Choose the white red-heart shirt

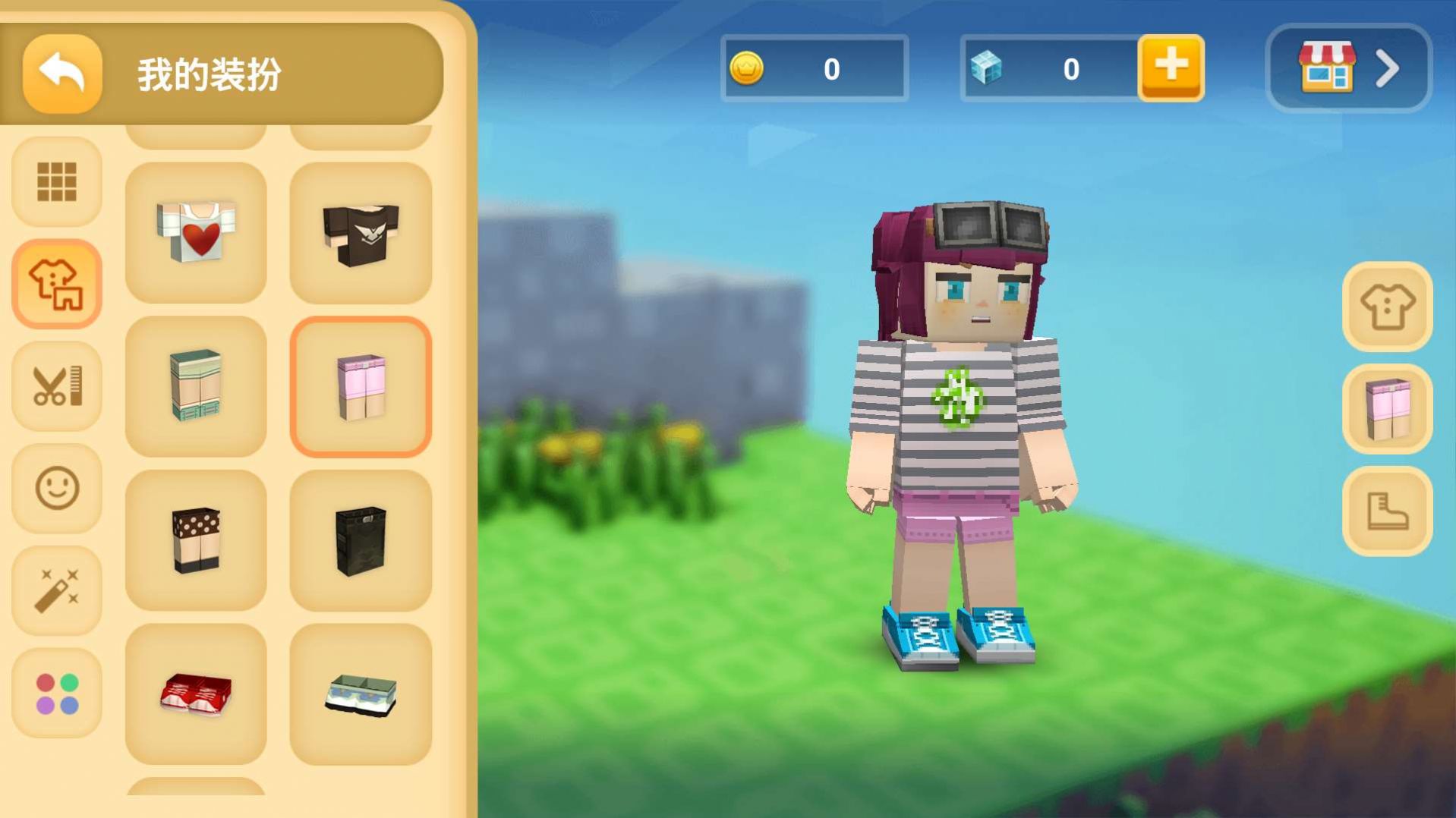196,233
